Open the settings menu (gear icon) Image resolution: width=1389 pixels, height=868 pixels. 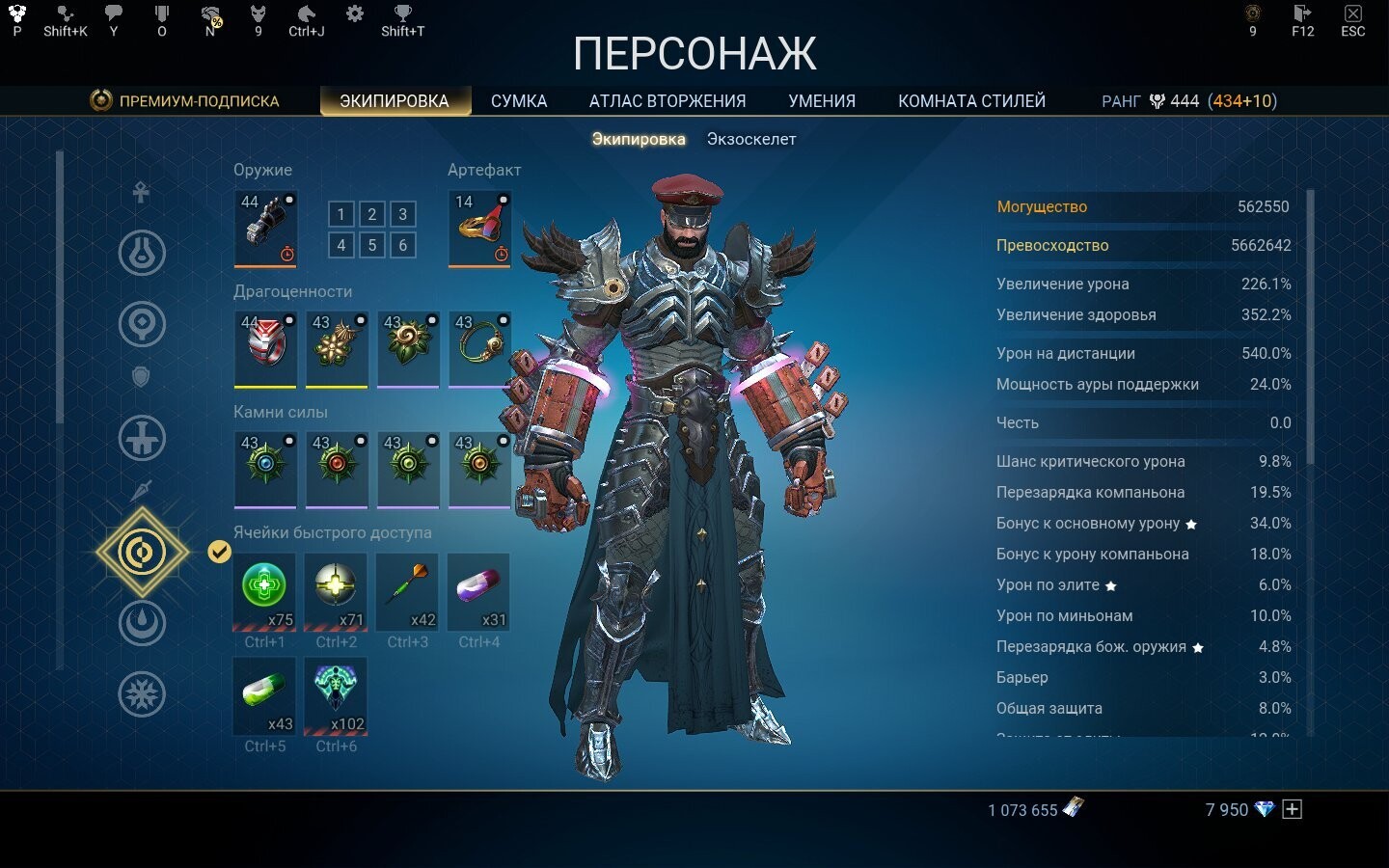[353, 13]
